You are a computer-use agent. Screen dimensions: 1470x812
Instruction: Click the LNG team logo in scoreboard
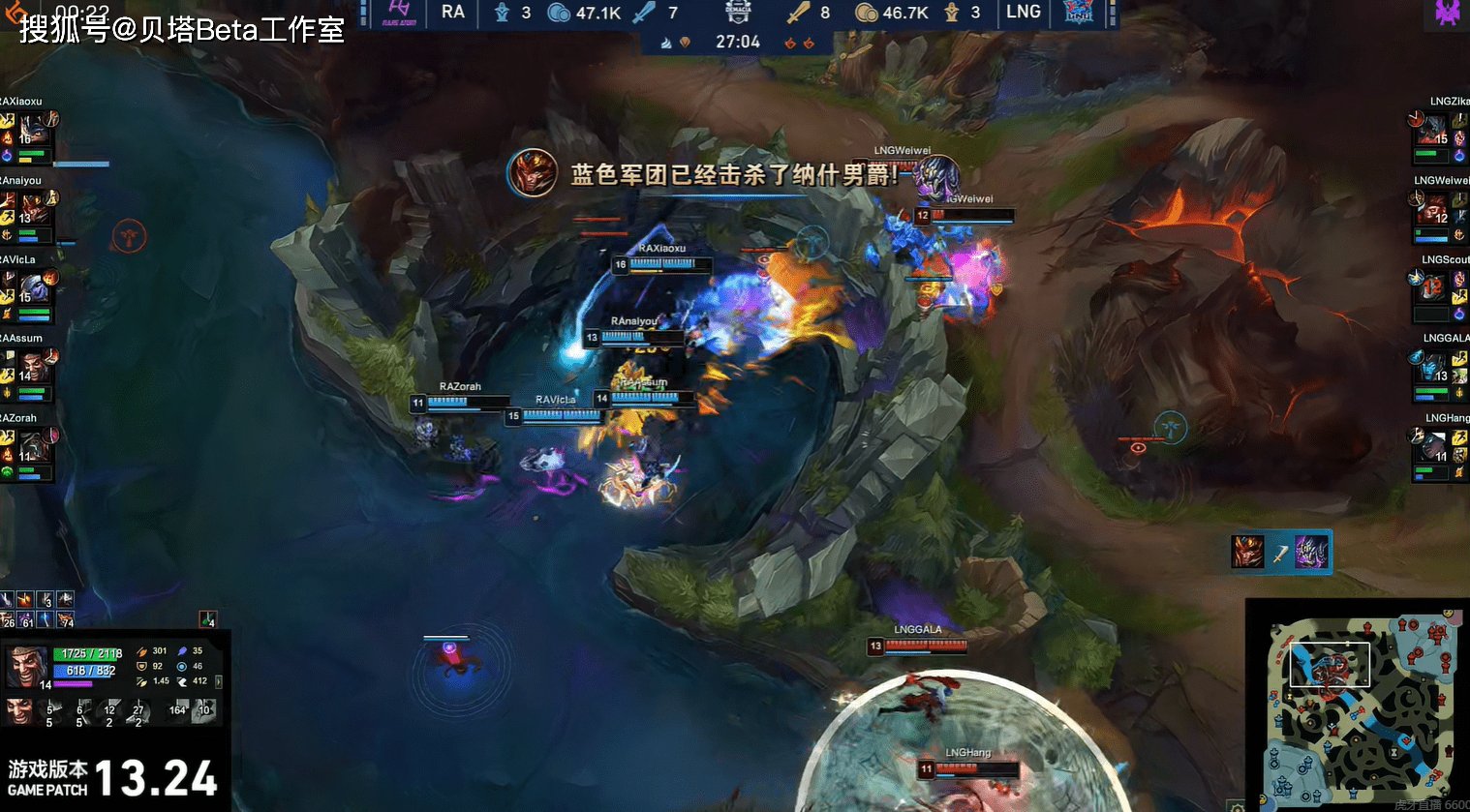(1078, 13)
